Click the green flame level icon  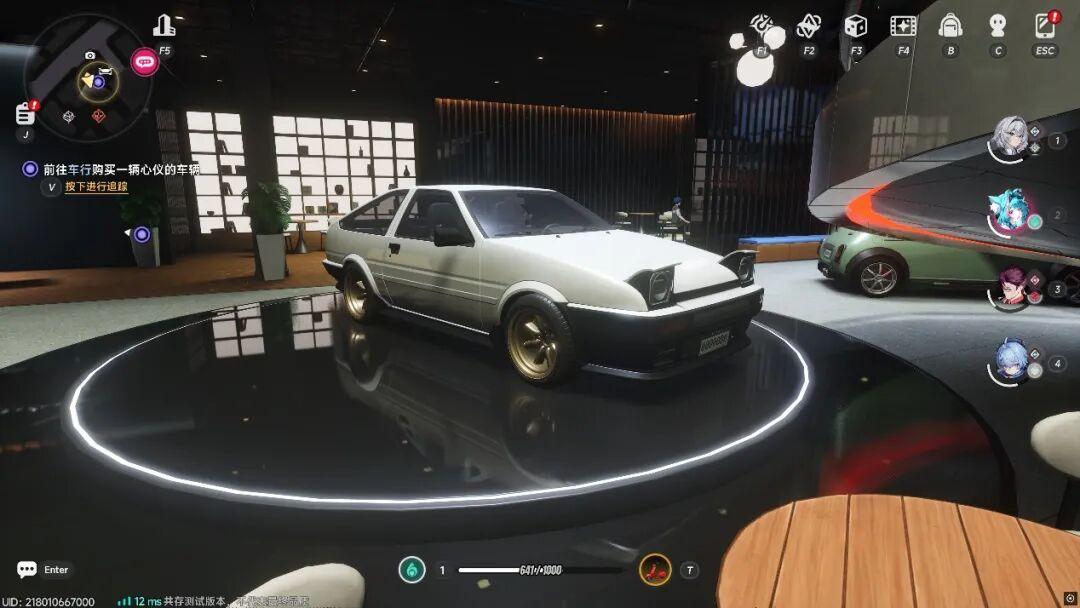(x=412, y=570)
